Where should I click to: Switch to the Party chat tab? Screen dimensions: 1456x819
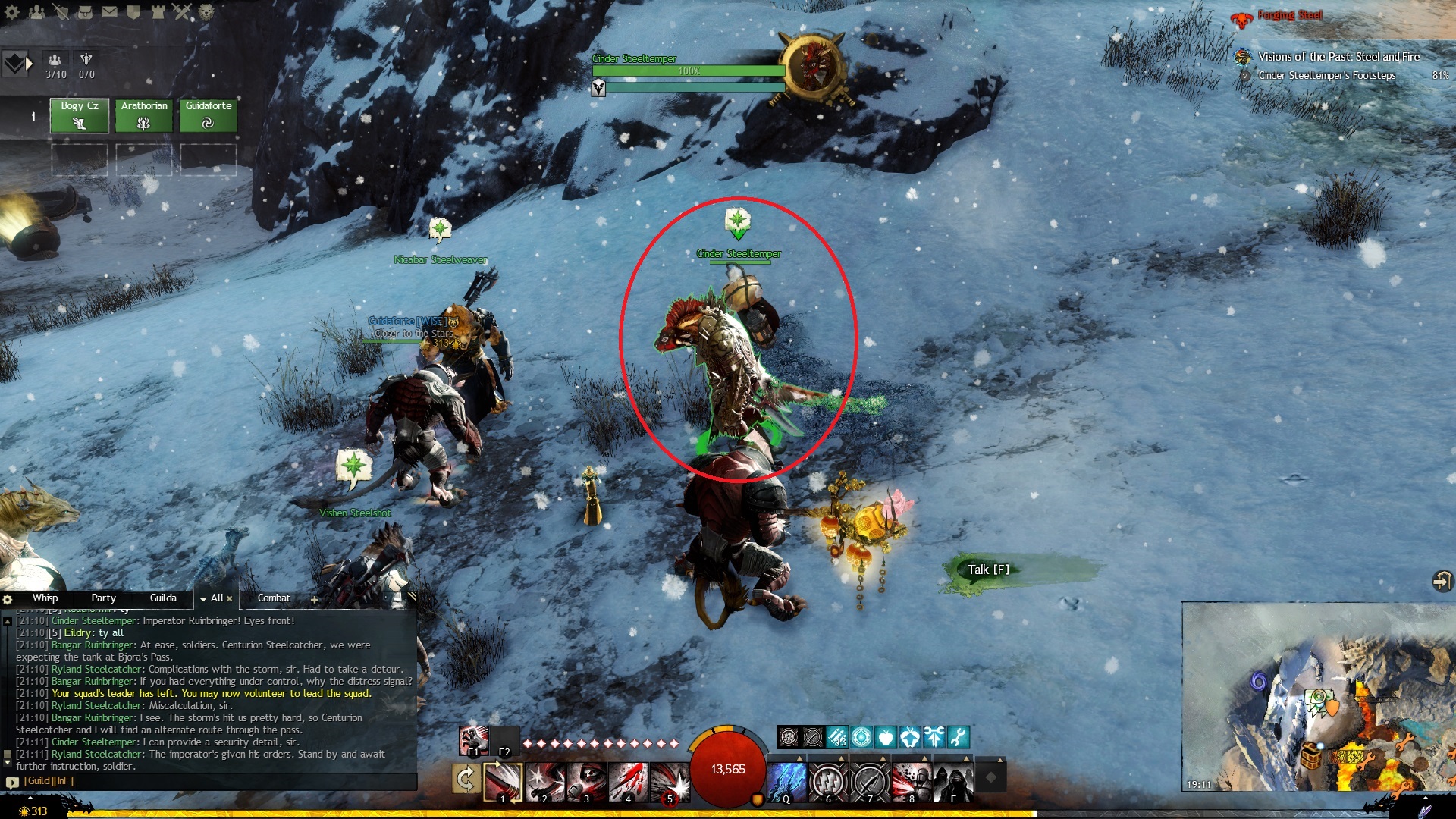(103, 598)
